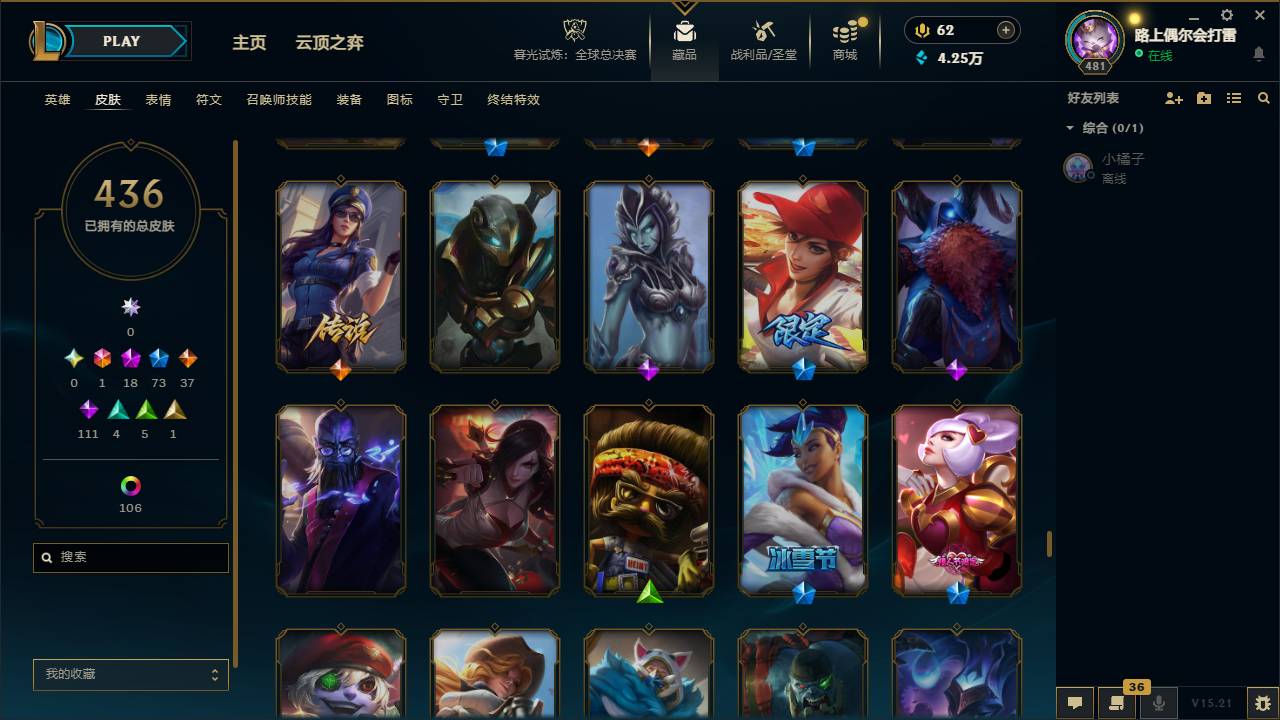
Task: Open the friend list view options menu
Action: (1233, 98)
